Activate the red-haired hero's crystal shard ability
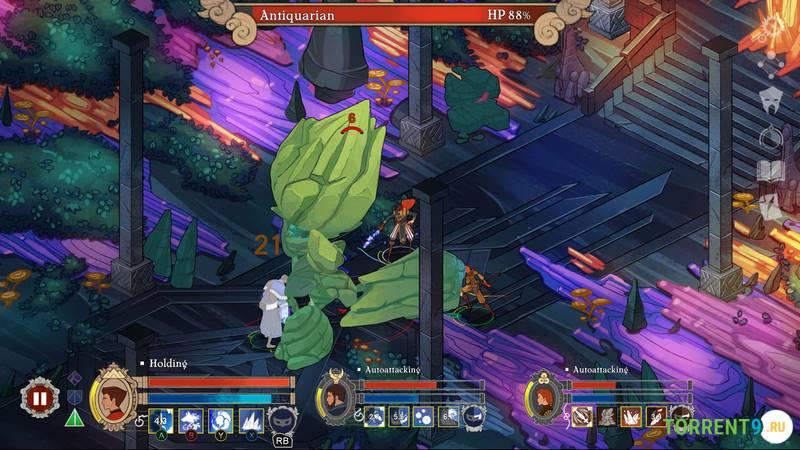Screen dimensions: 800x450 (x=633, y=416)
